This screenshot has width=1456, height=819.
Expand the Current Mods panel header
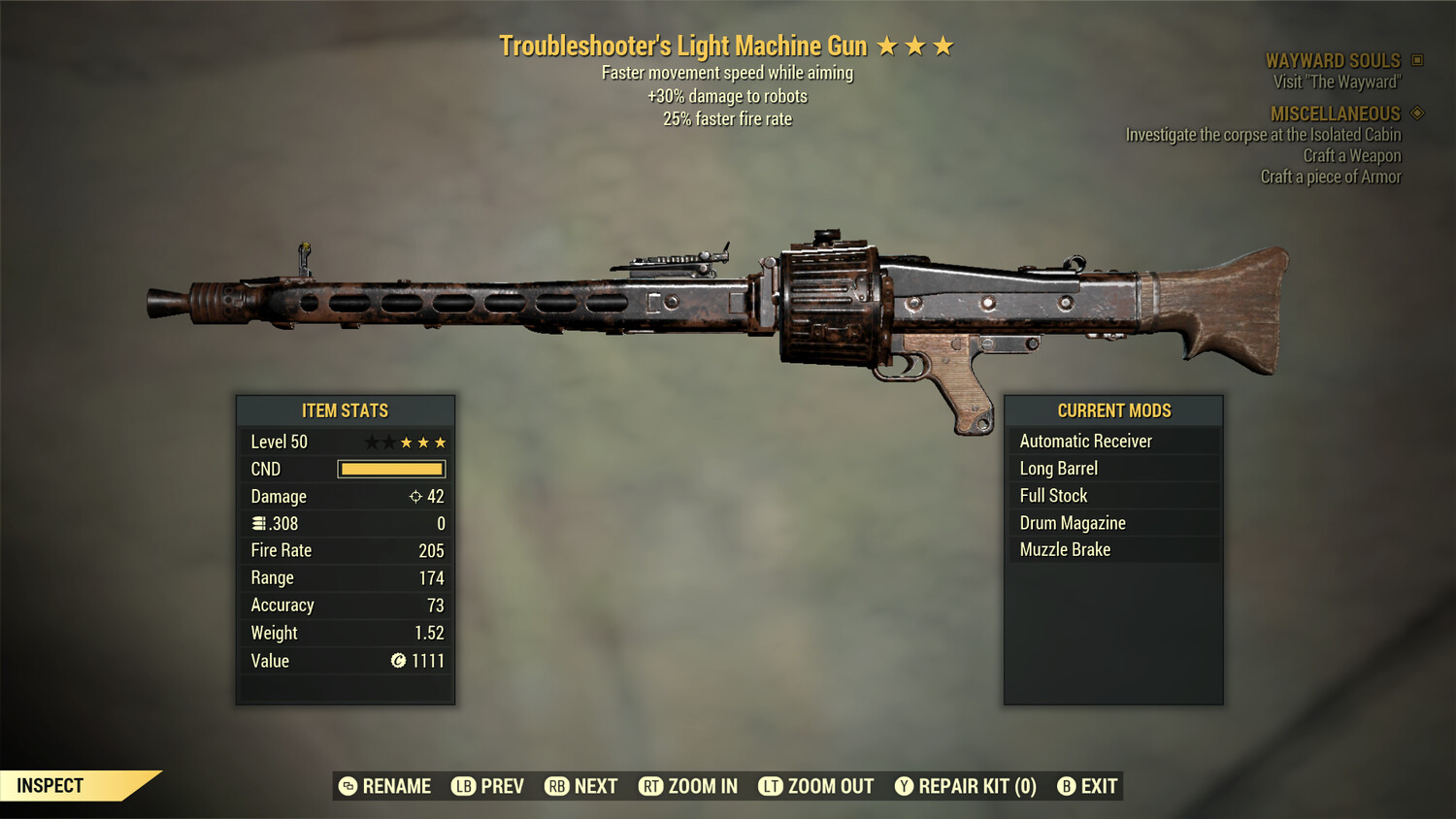point(1113,410)
